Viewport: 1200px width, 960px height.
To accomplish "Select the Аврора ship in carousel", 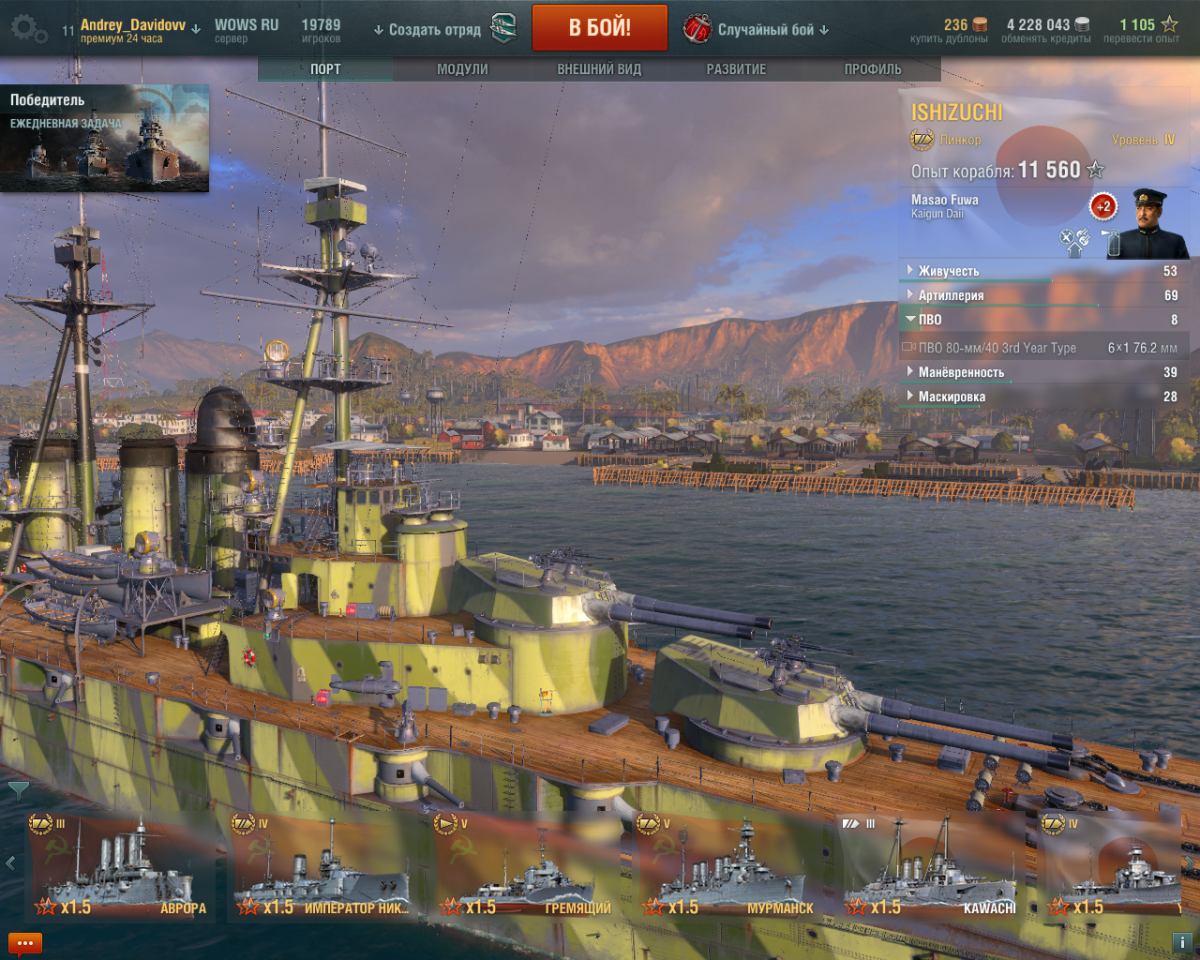I will pos(120,867).
